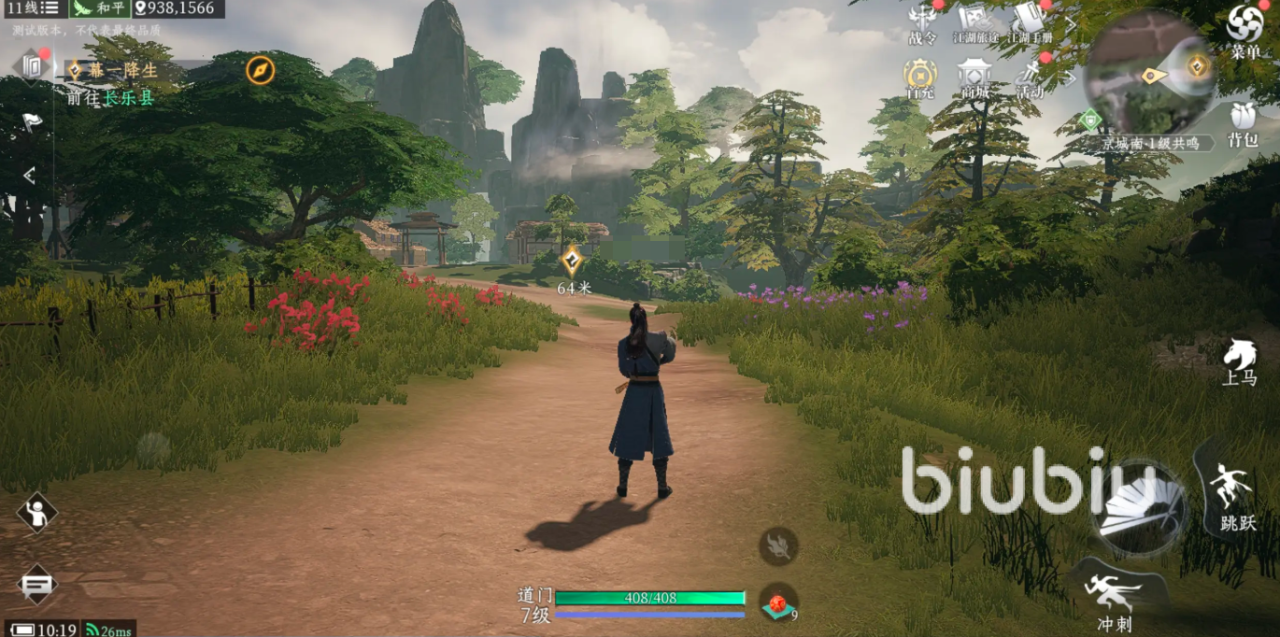This screenshot has height=637, width=1280.
Task: Open the 战令 battle pass
Action: pyautogui.click(x=921, y=22)
